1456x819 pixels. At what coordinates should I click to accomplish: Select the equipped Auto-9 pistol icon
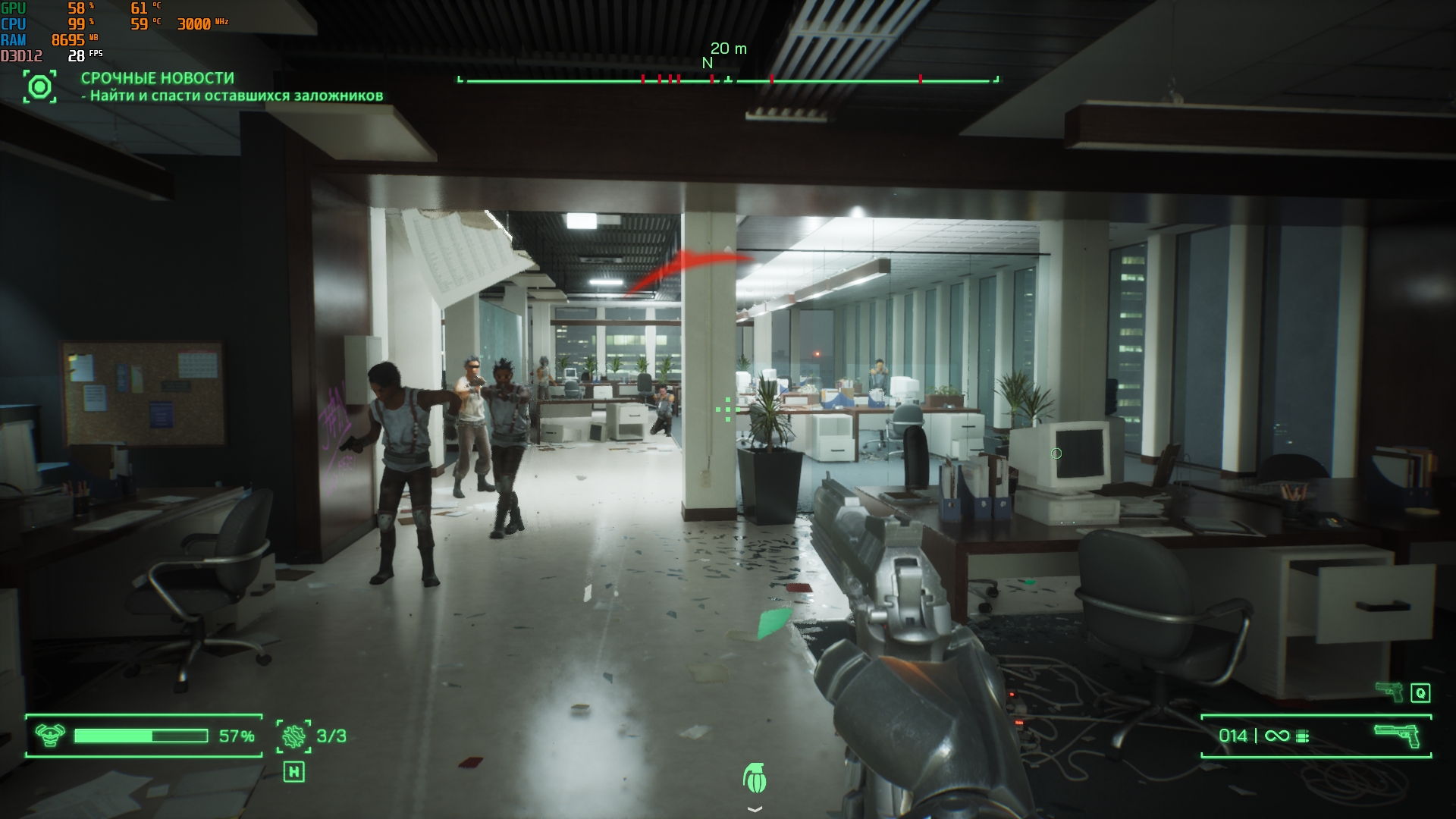pyautogui.click(x=1397, y=735)
